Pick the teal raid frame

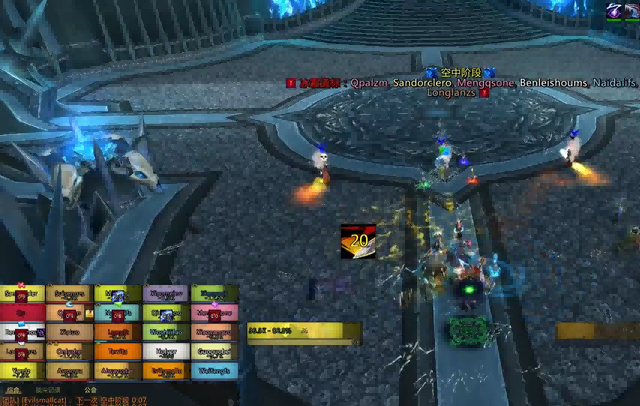click(x=118, y=313)
